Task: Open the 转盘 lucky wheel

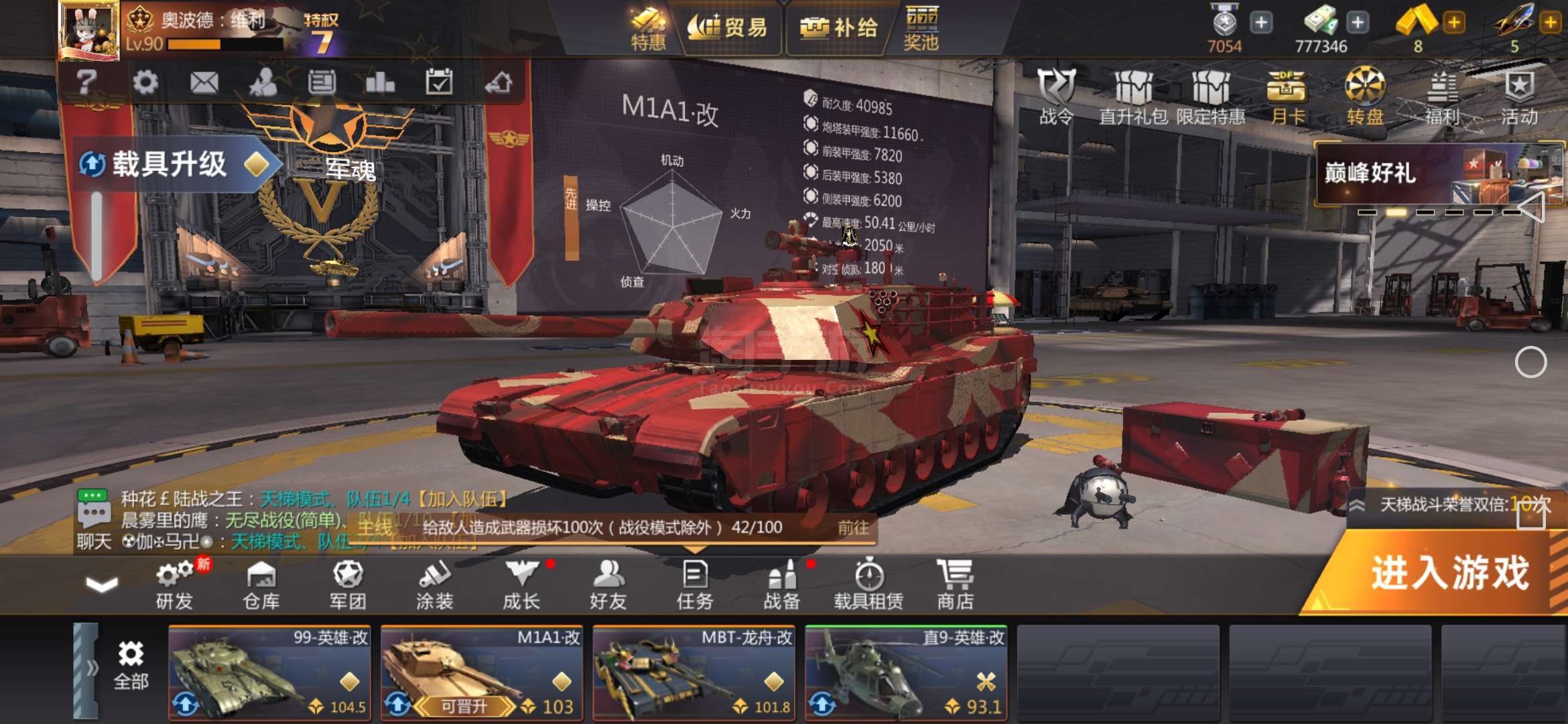Action: tap(1365, 96)
